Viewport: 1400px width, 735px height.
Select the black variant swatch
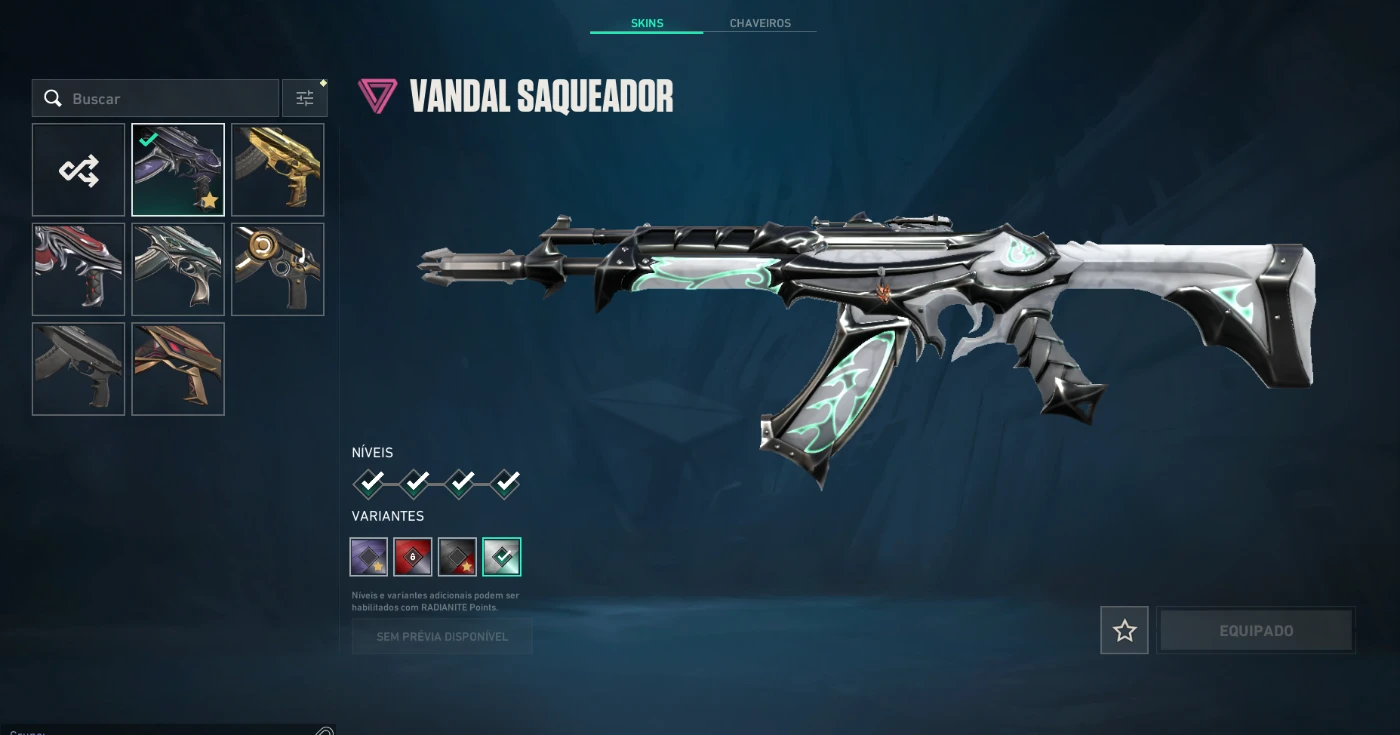coord(457,557)
